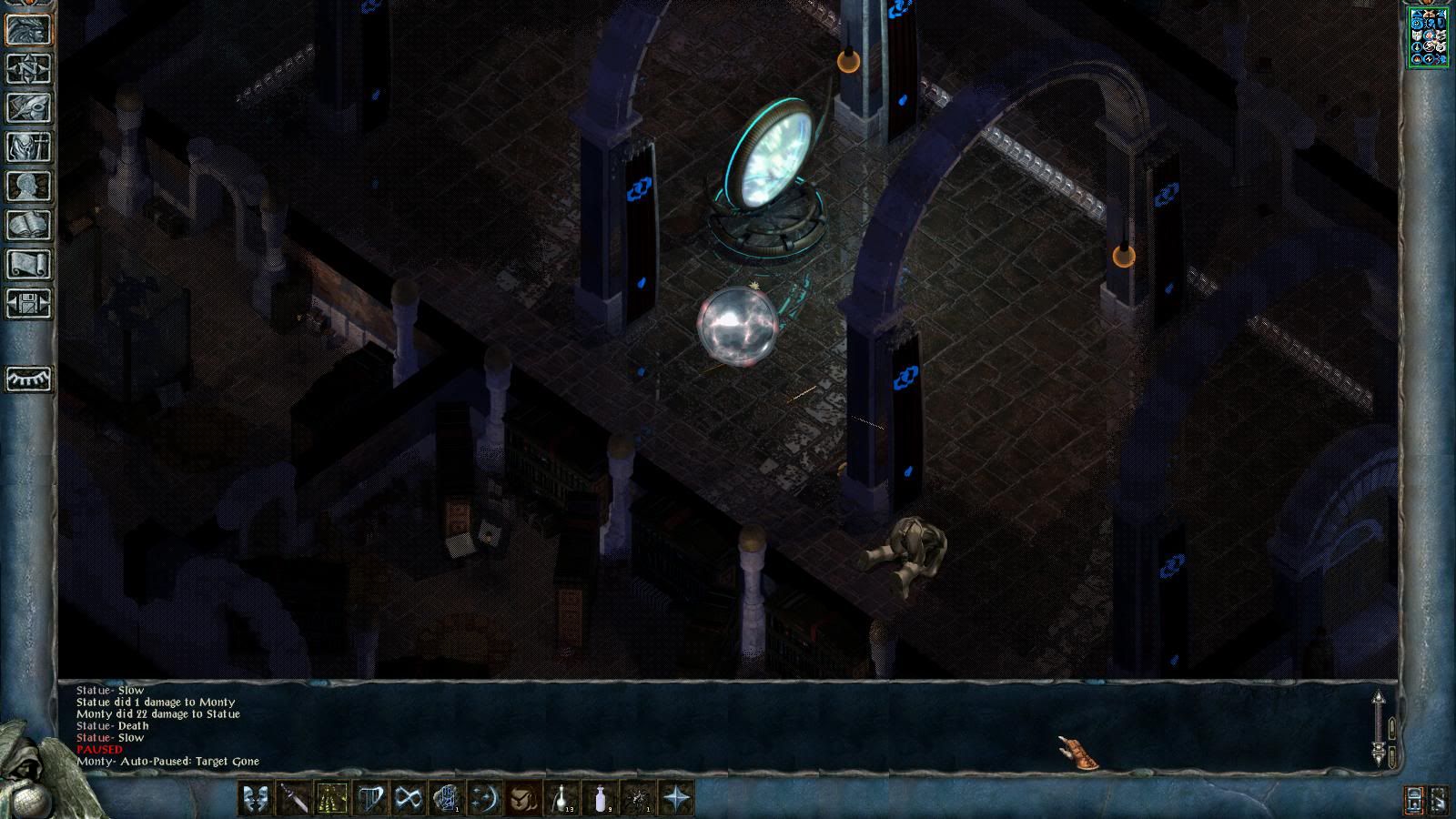Open the mage spellbook
1456x819 pixels.
[x=29, y=225]
